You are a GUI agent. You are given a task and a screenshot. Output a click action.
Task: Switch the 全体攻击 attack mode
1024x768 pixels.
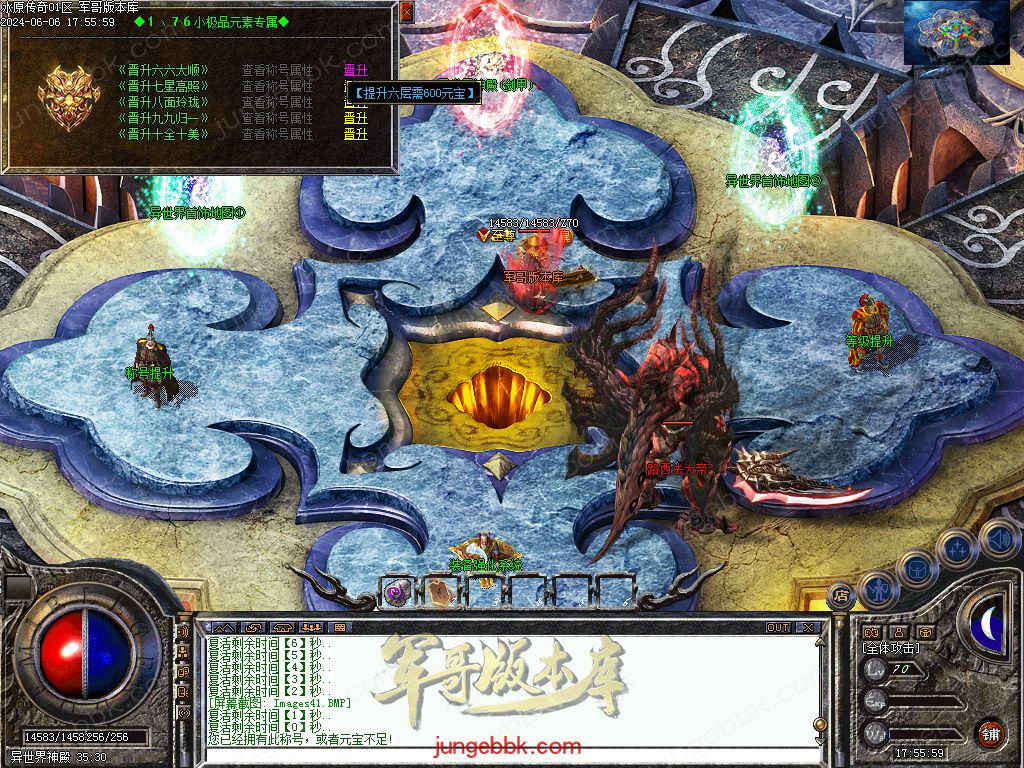pos(890,648)
